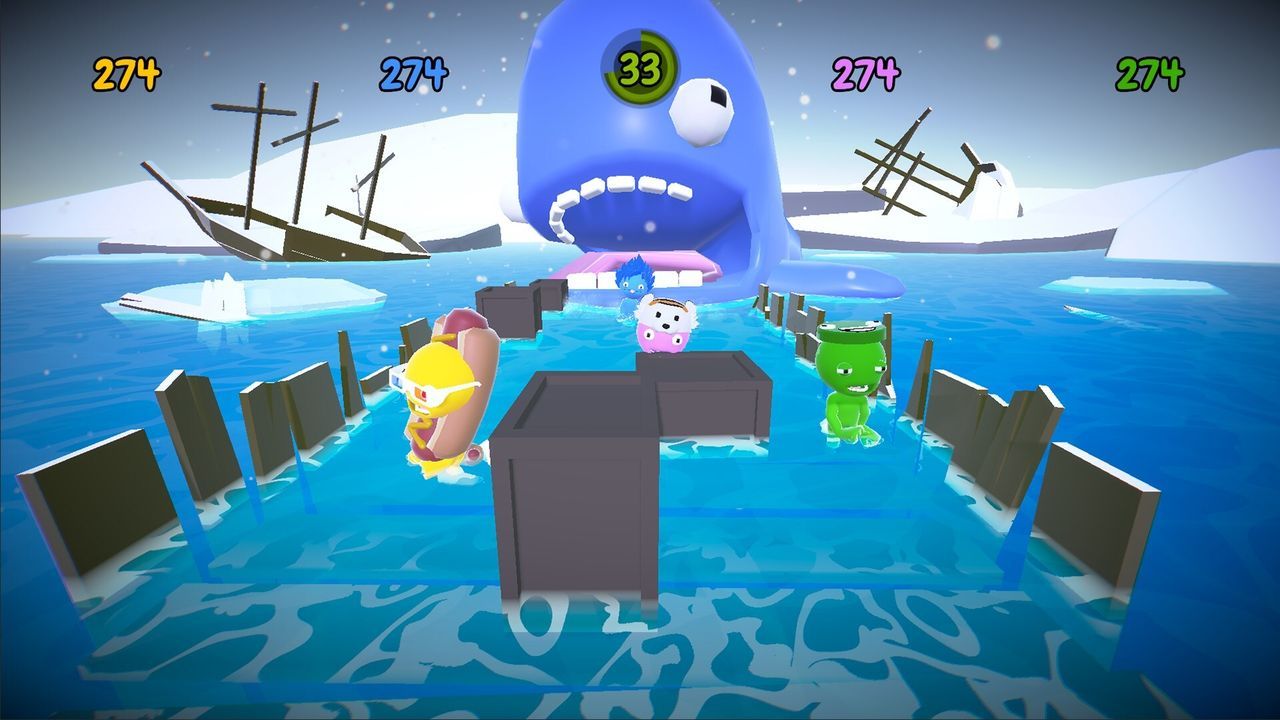Click the circular 33-second countdown timer
The image size is (1280, 720).
pos(640,66)
